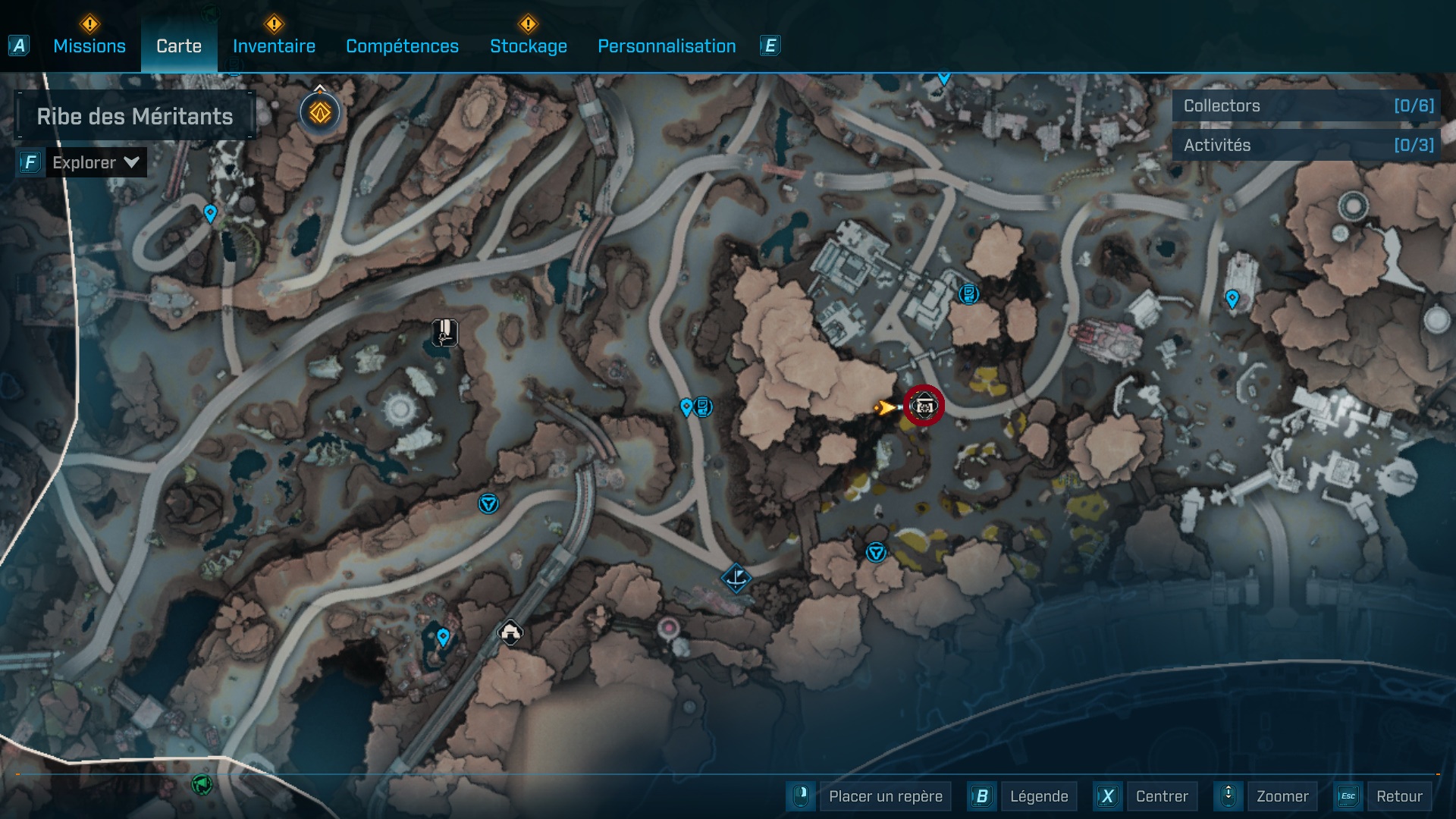Image resolution: width=1456 pixels, height=819 pixels.
Task: Choose the Retour button
Action: click(1398, 796)
